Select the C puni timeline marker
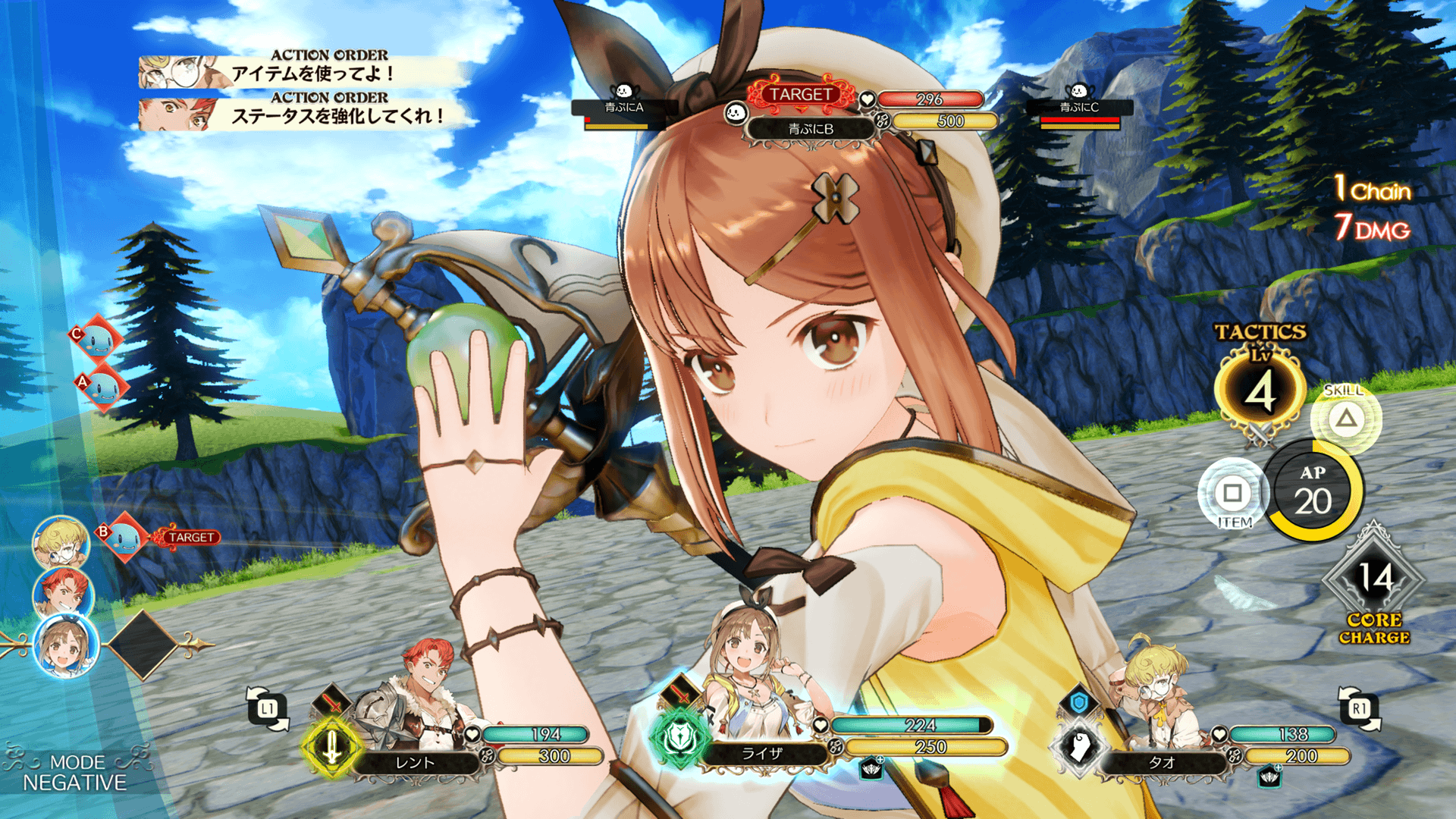Image resolution: width=1456 pixels, height=819 pixels. [x=97, y=340]
